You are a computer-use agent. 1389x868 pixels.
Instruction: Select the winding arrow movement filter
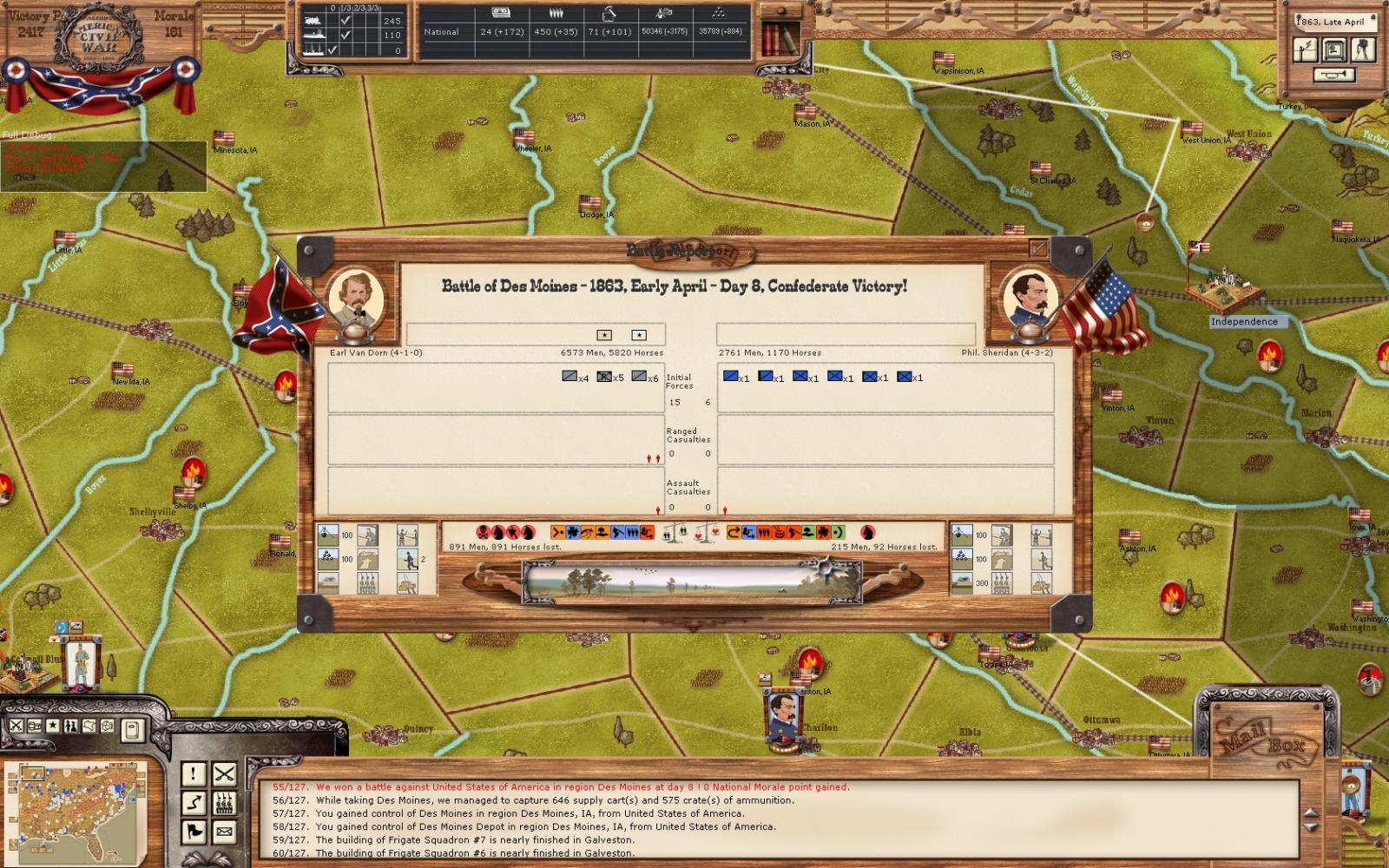[193, 803]
